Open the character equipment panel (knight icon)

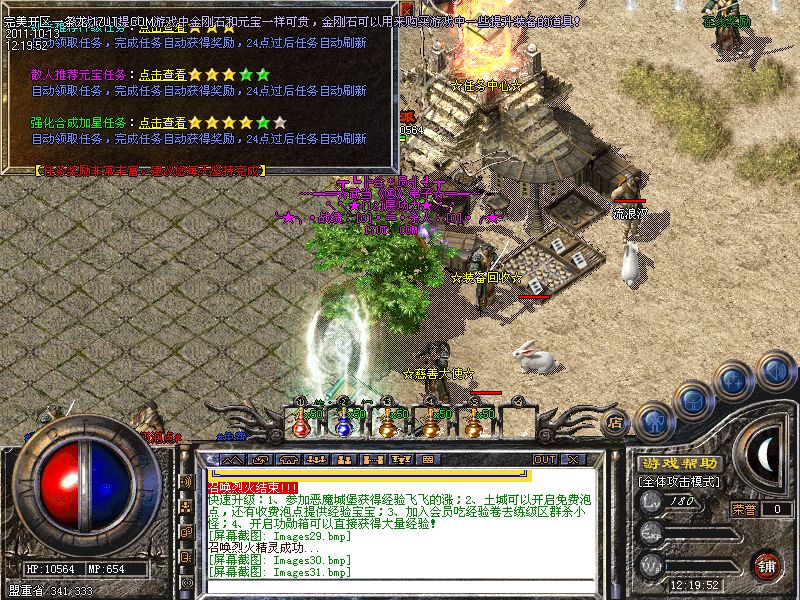click(656, 420)
